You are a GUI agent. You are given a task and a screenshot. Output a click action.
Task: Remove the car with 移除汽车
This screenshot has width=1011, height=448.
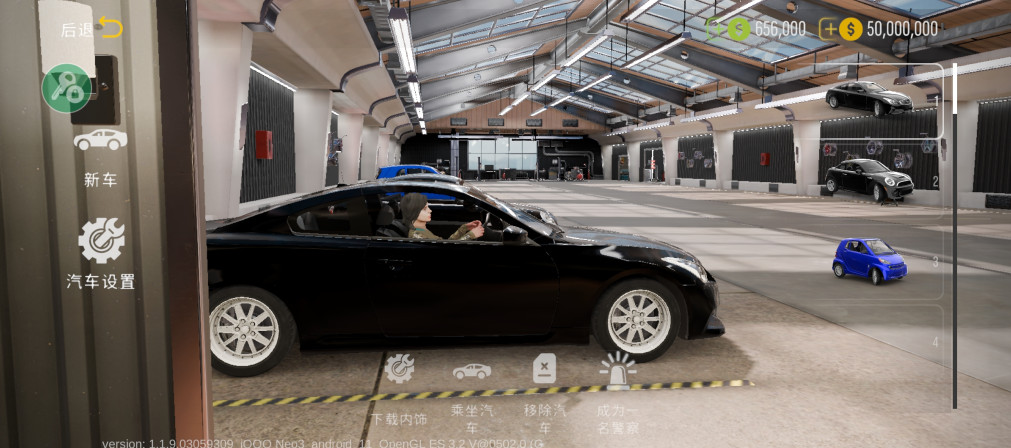tap(544, 390)
